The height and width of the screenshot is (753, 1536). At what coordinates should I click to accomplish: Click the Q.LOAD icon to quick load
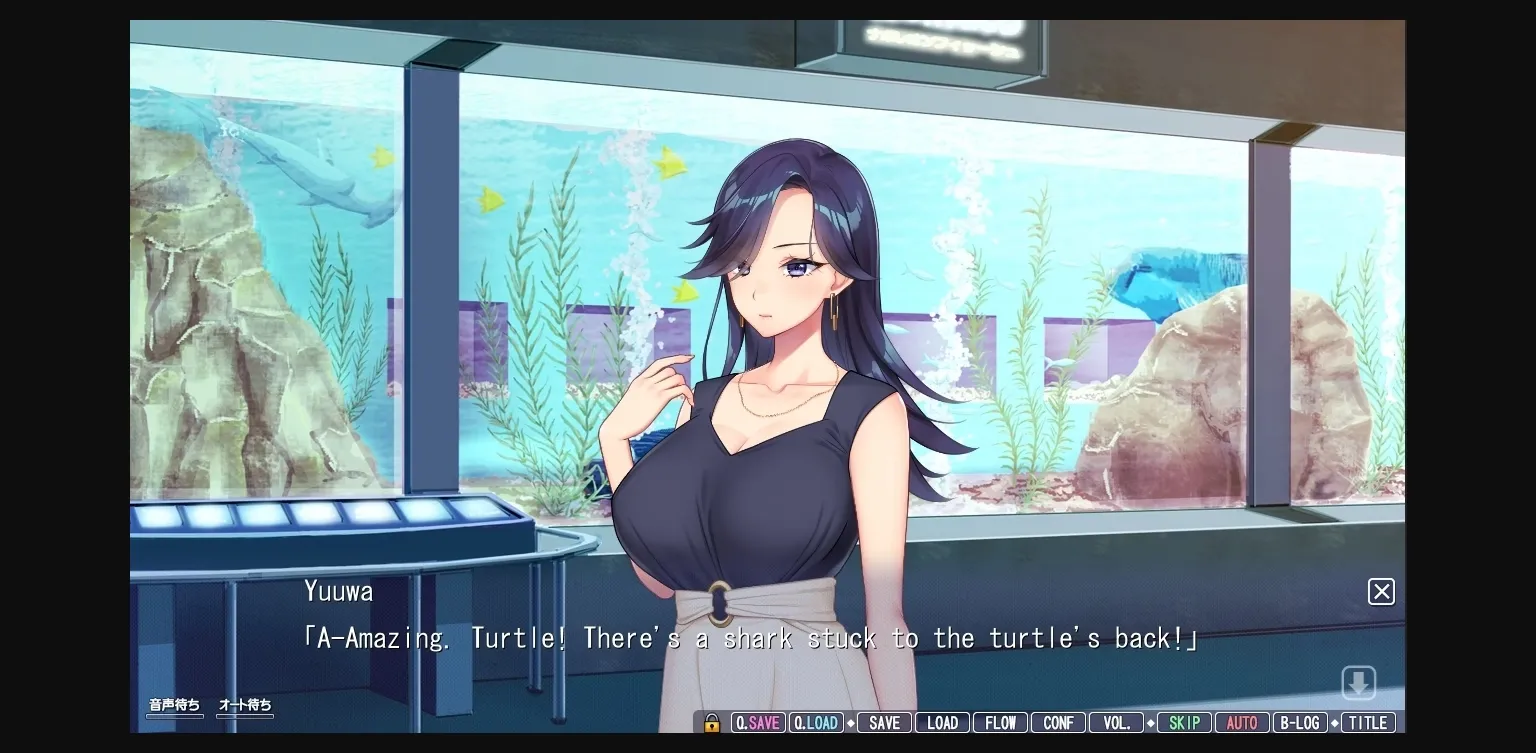coord(816,722)
